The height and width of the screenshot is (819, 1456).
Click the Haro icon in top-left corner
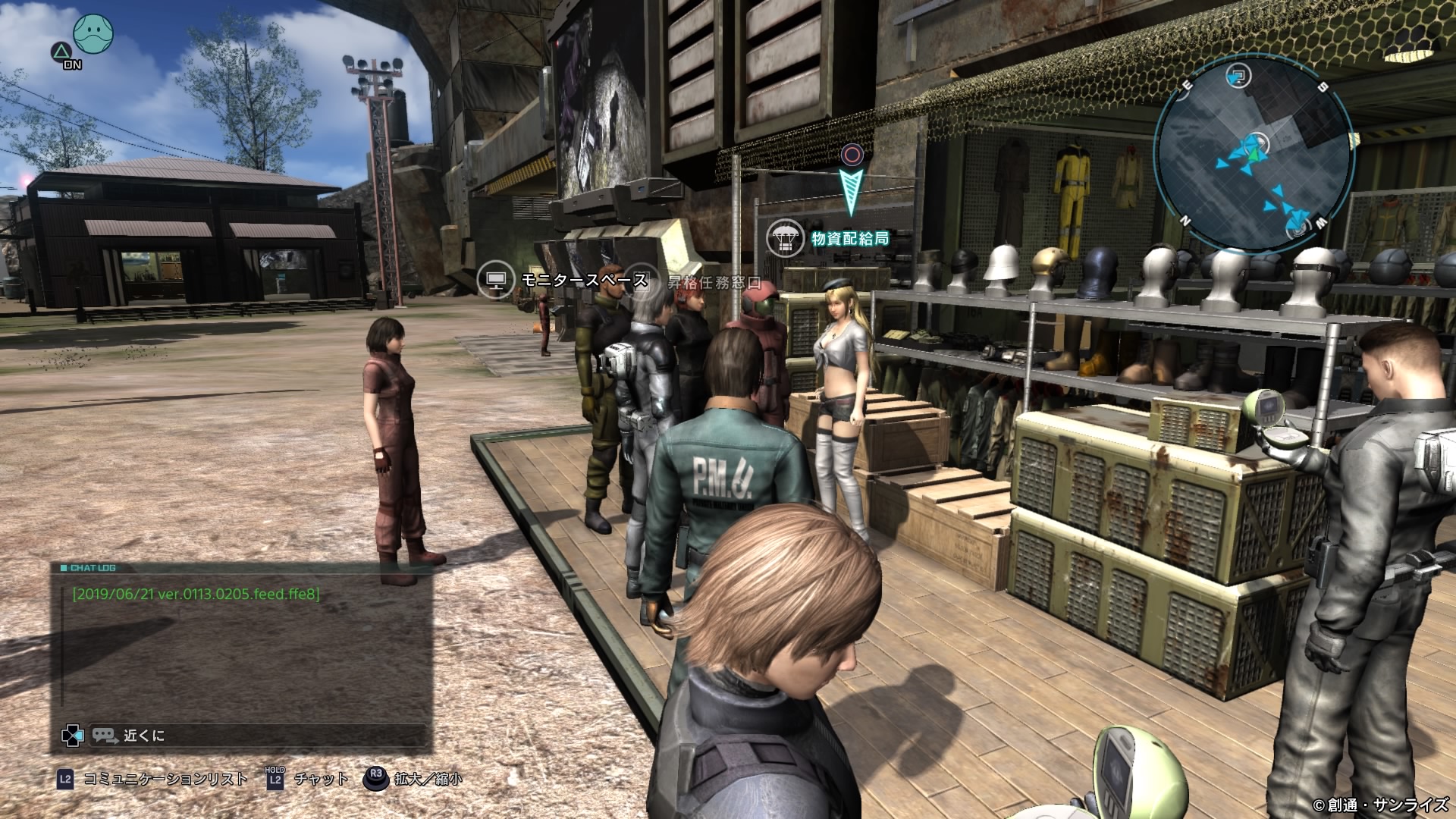tap(93, 32)
